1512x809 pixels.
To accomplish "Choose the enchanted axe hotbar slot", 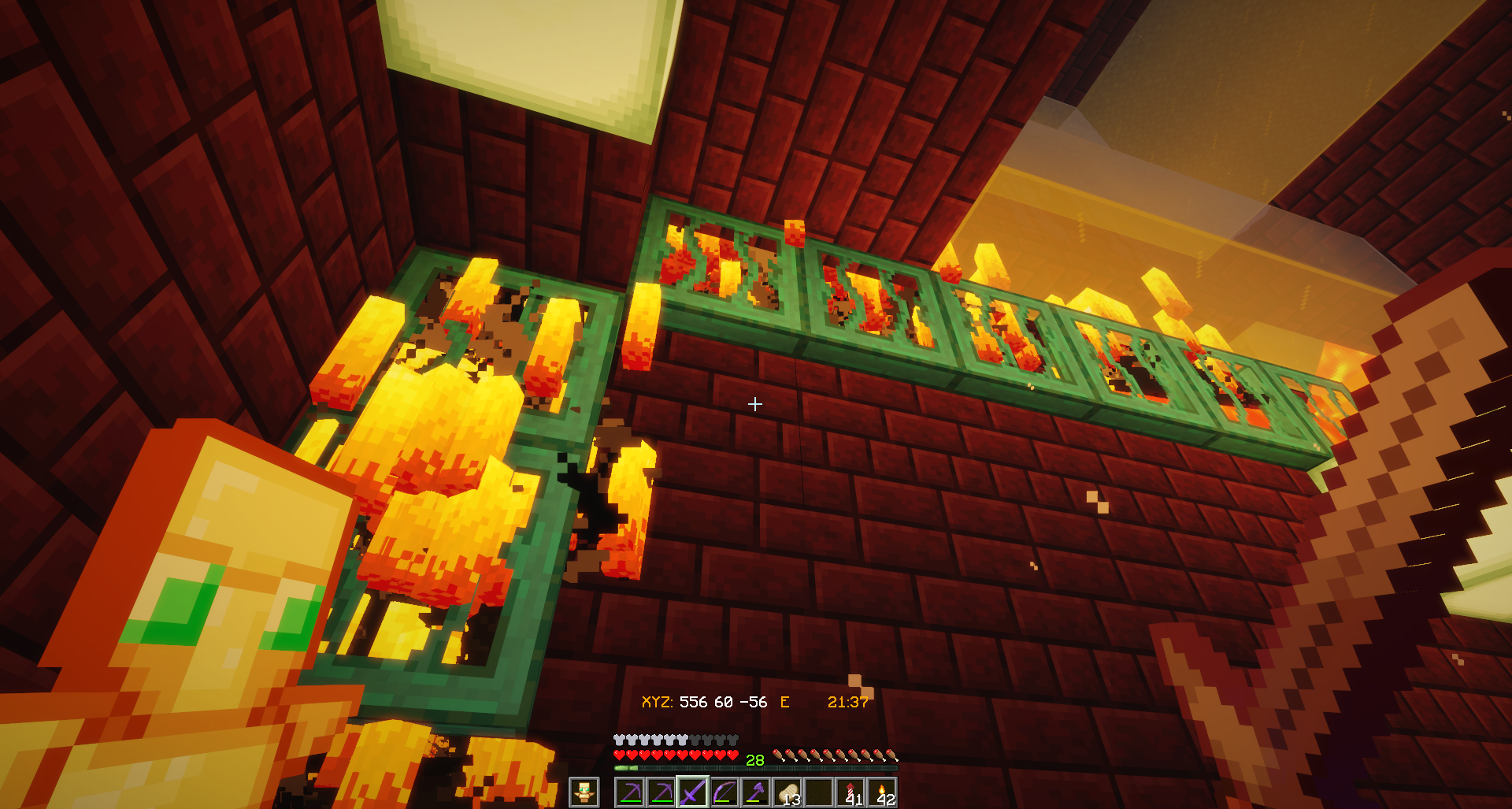I will (x=756, y=792).
